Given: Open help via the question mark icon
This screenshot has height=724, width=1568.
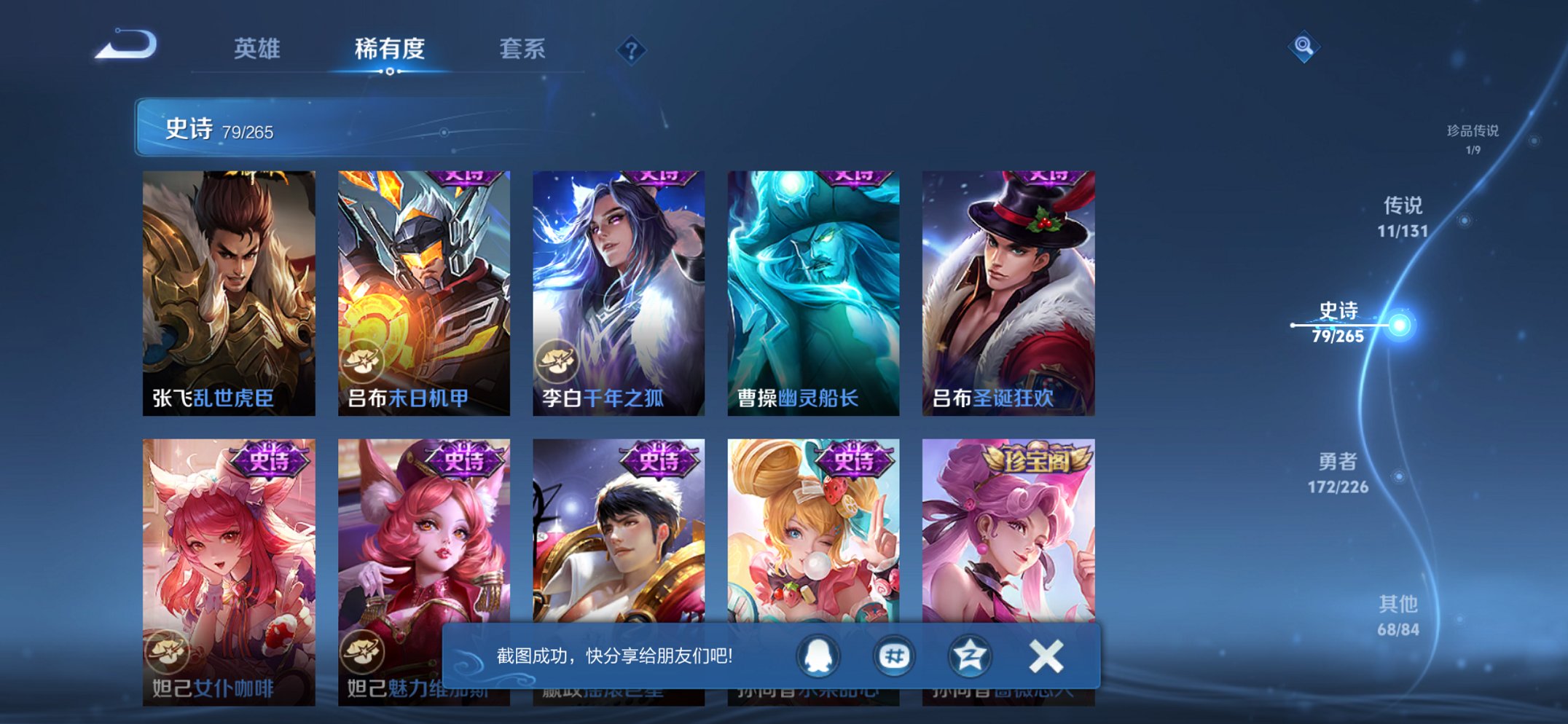Looking at the screenshot, I should [x=632, y=49].
